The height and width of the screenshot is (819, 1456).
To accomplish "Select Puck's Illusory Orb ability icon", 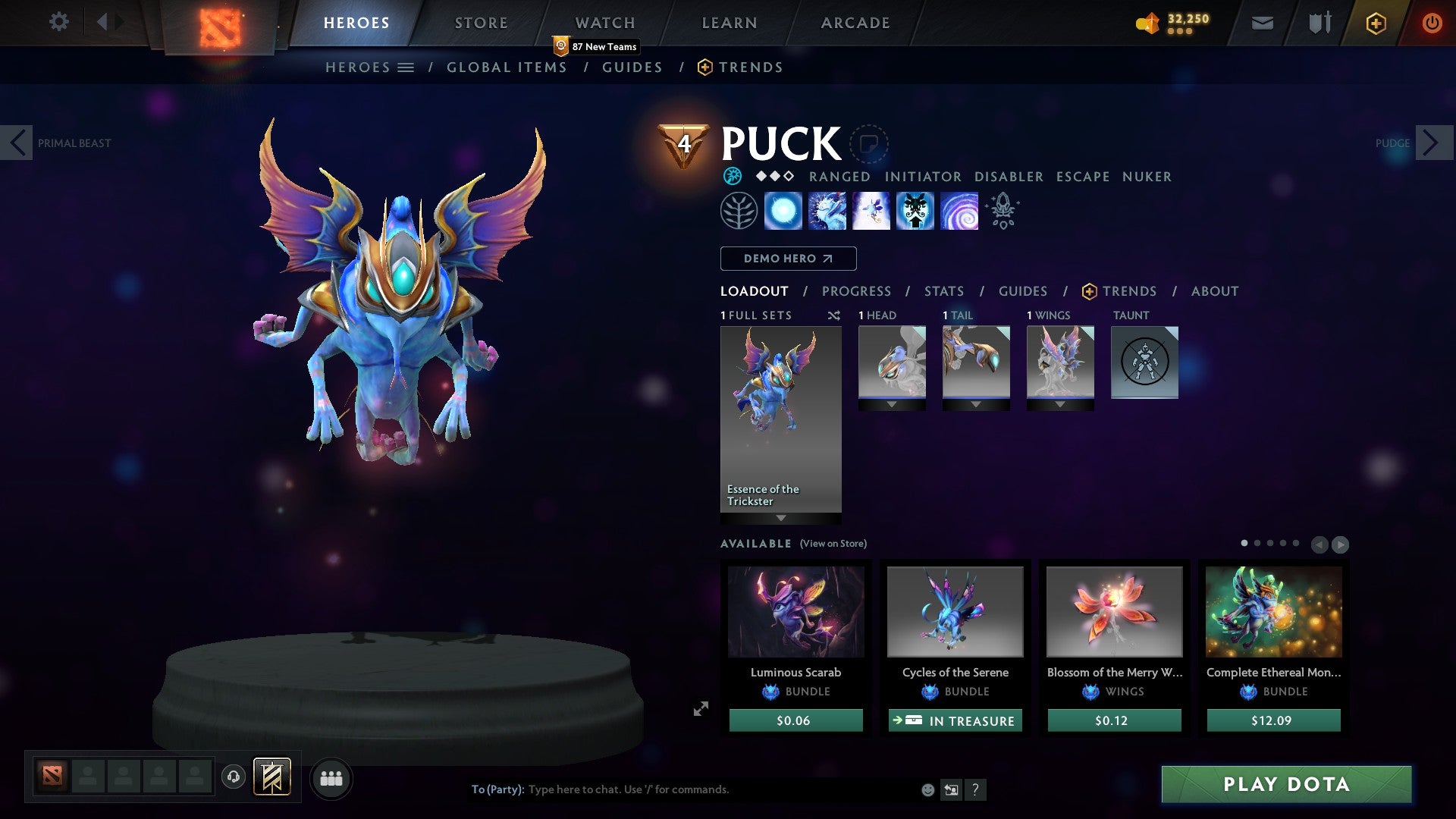I will click(783, 210).
